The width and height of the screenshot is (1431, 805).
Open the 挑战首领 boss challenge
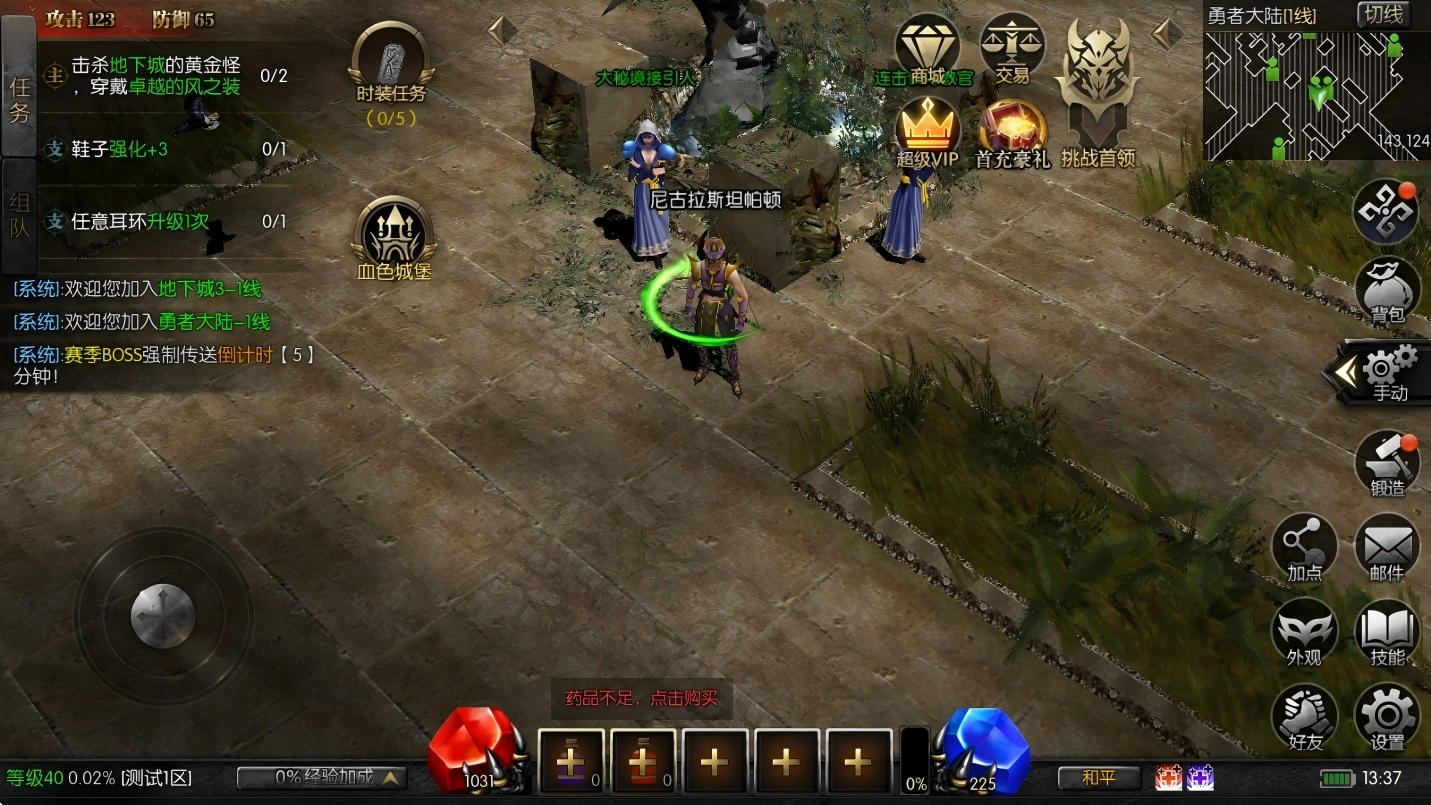click(1098, 95)
